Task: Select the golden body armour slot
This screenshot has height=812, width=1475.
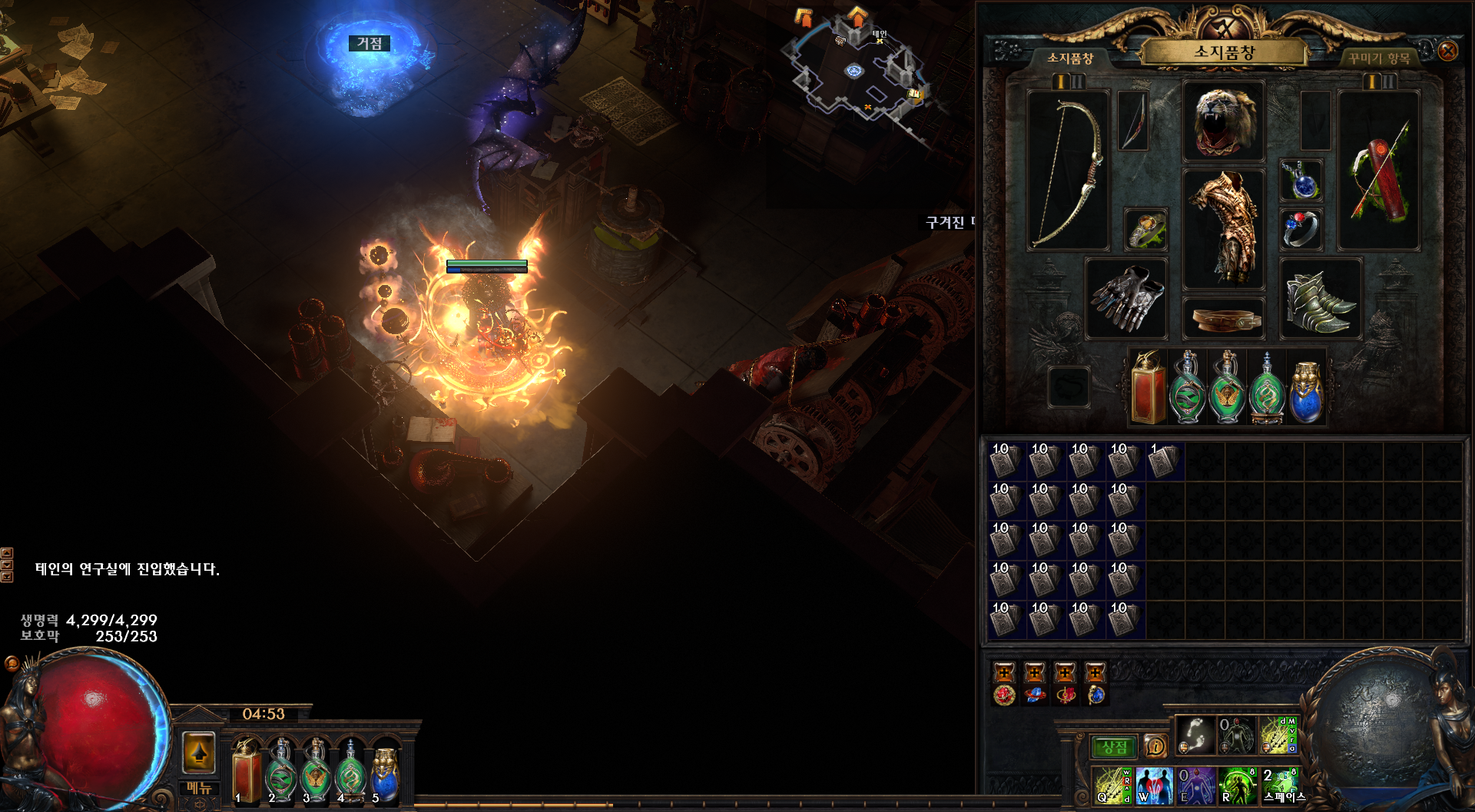Action: pos(1223,228)
